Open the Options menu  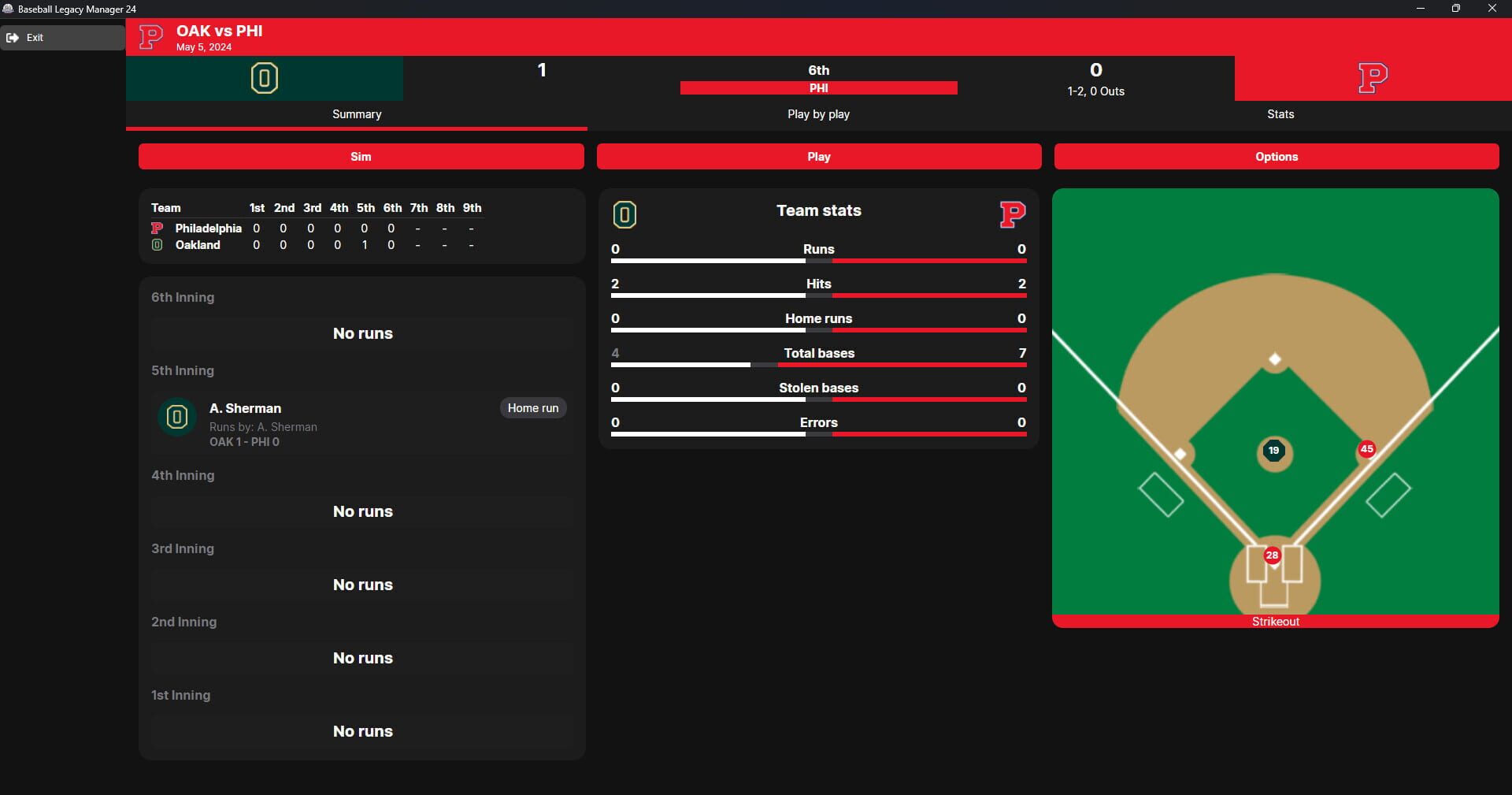(1276, 156)
